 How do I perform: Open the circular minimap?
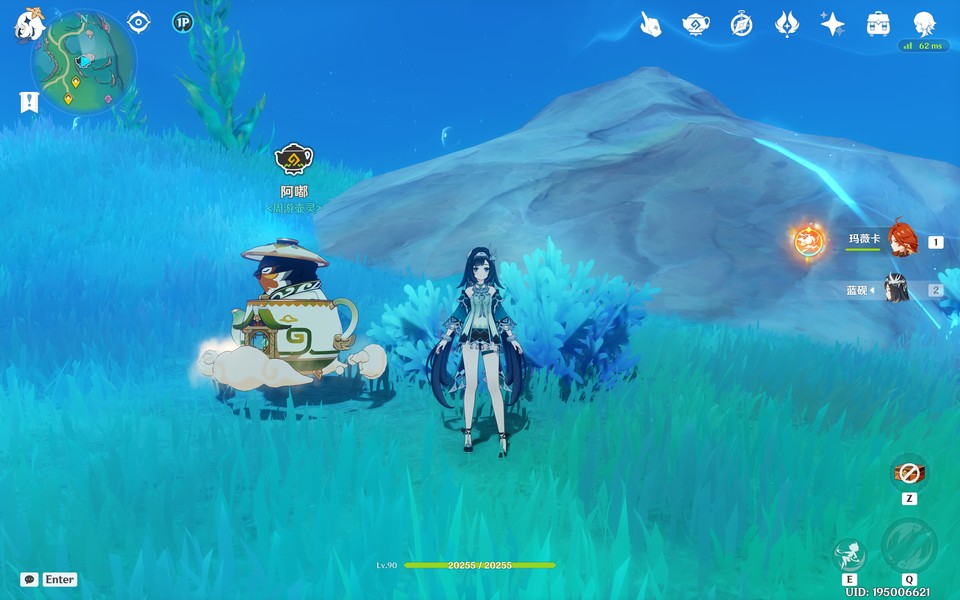(x=83, y=63)
